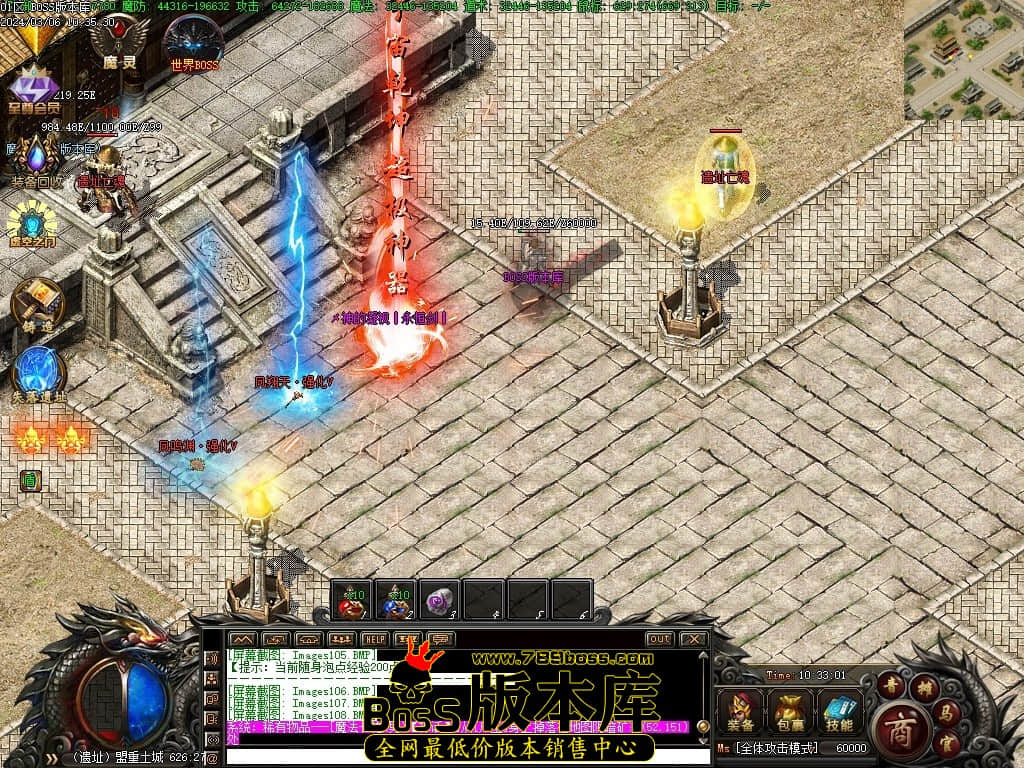
Task: Use the blue potion in hotbar slot 2
Action: coord(395,600)
